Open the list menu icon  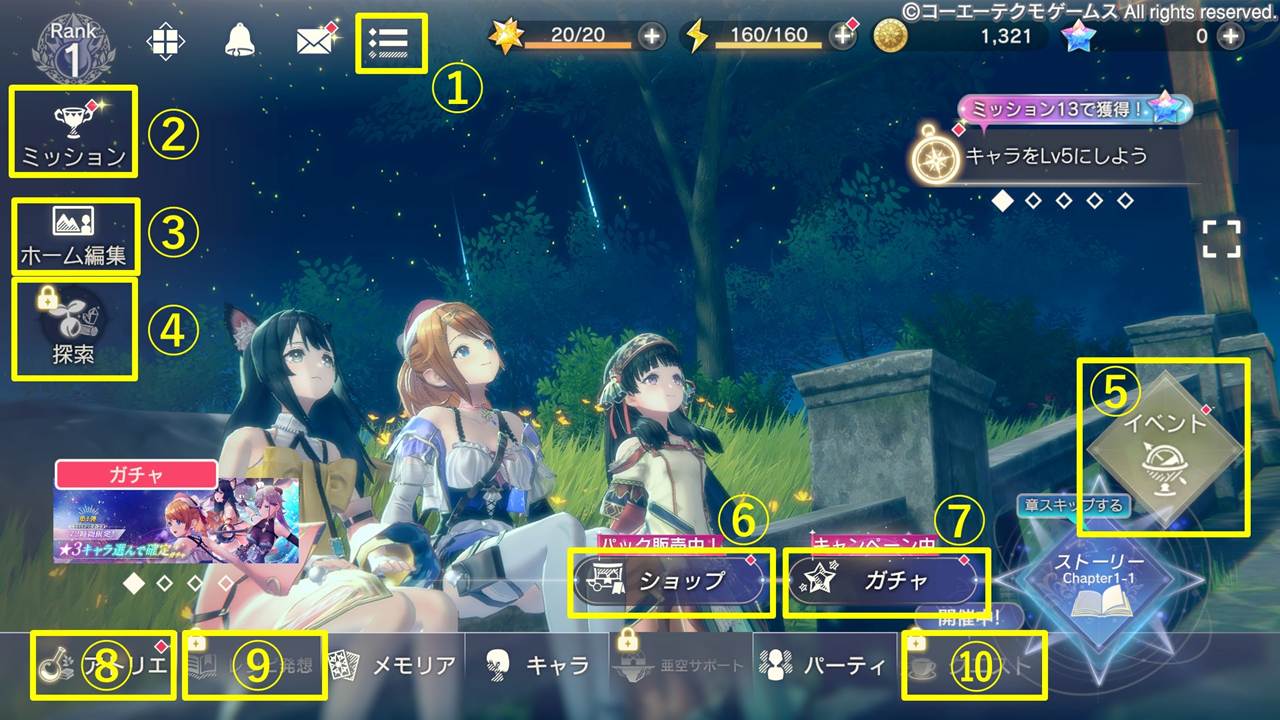(x=391, y=42)
